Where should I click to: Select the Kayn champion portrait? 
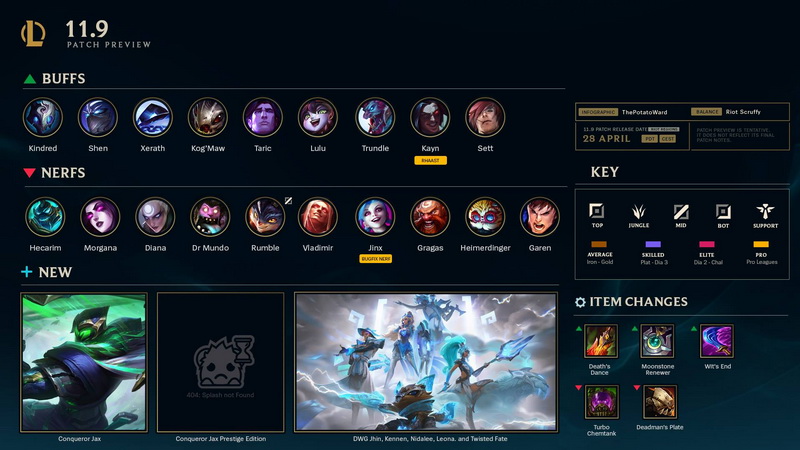click(430, 117)
